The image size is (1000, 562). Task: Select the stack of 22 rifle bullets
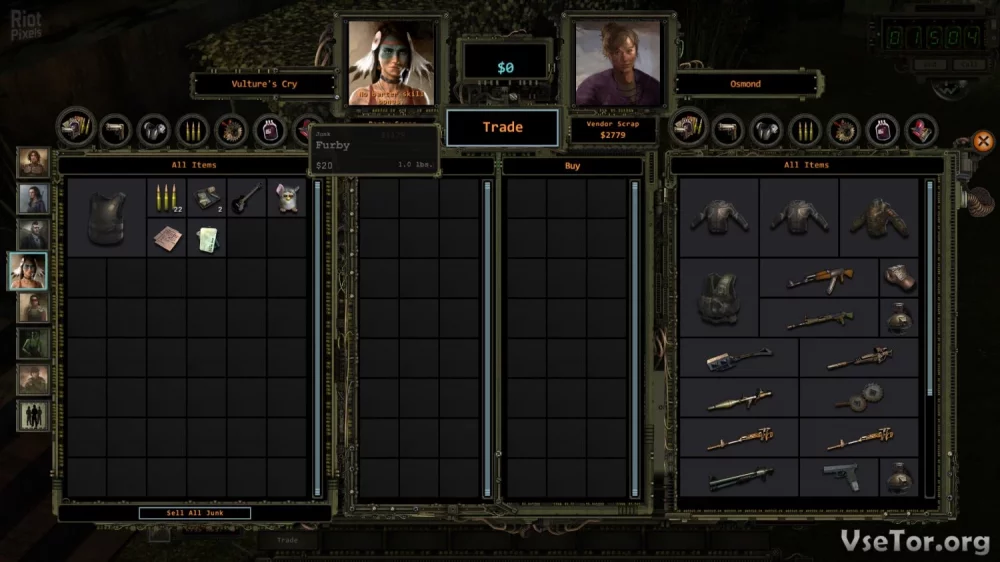pyautogui.click(x=166, y=198)
